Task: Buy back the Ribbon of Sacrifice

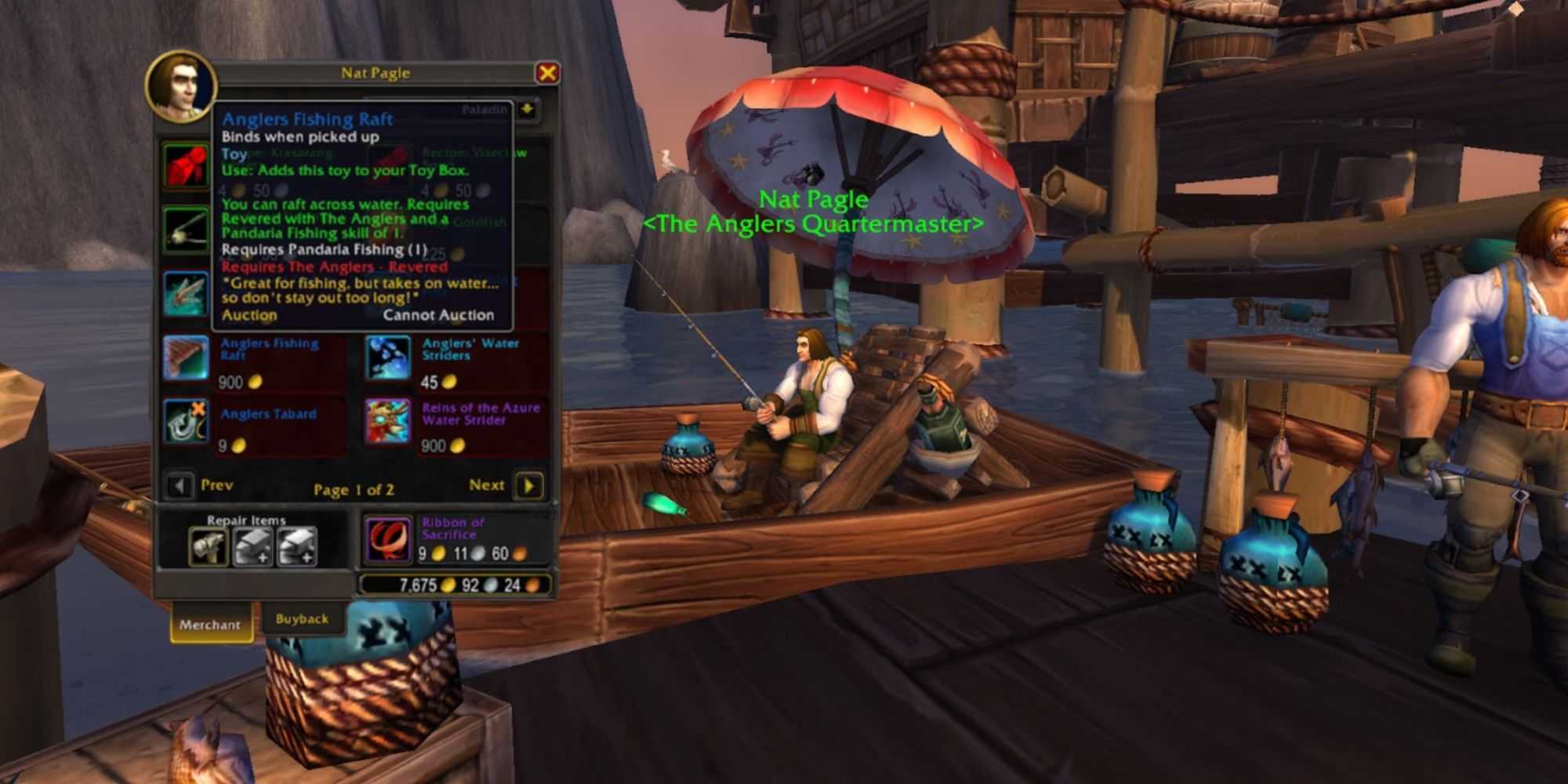Action: coord(388,540)
